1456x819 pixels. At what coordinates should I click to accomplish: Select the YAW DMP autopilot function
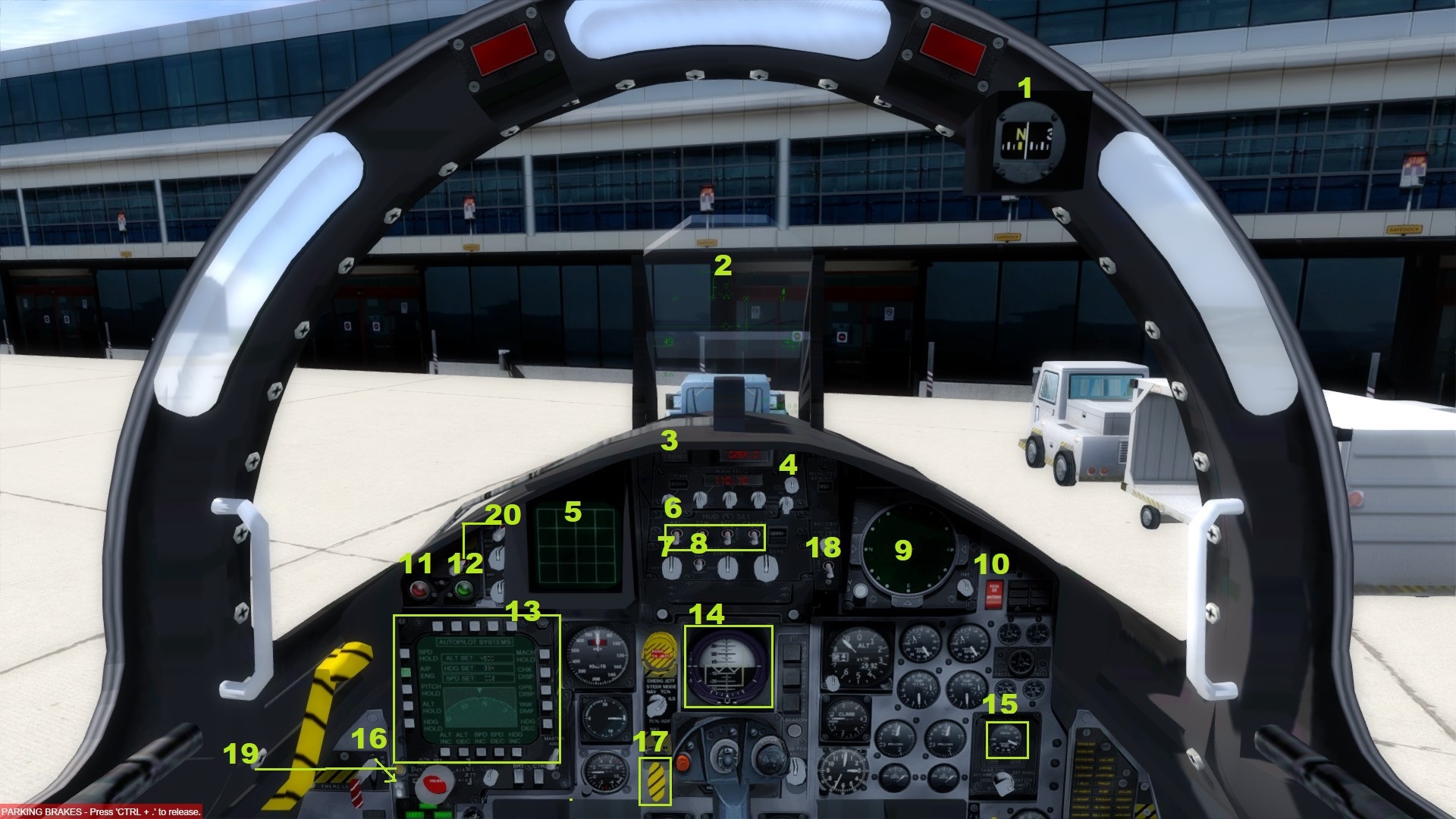(x=546, y=706)
